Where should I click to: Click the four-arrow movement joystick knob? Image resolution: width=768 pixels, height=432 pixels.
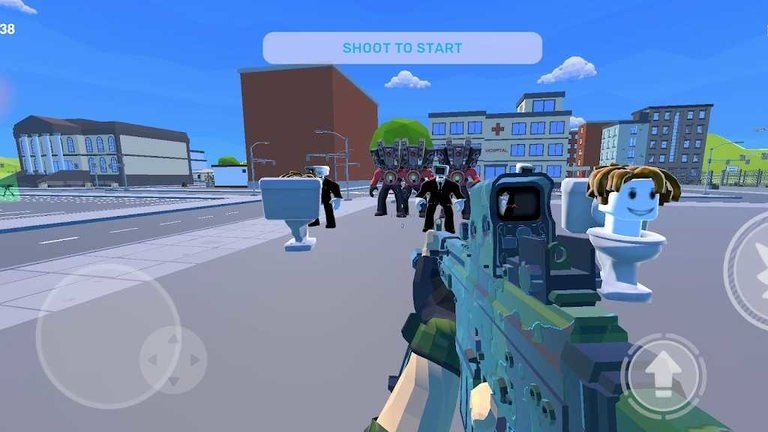click(173, 359)
